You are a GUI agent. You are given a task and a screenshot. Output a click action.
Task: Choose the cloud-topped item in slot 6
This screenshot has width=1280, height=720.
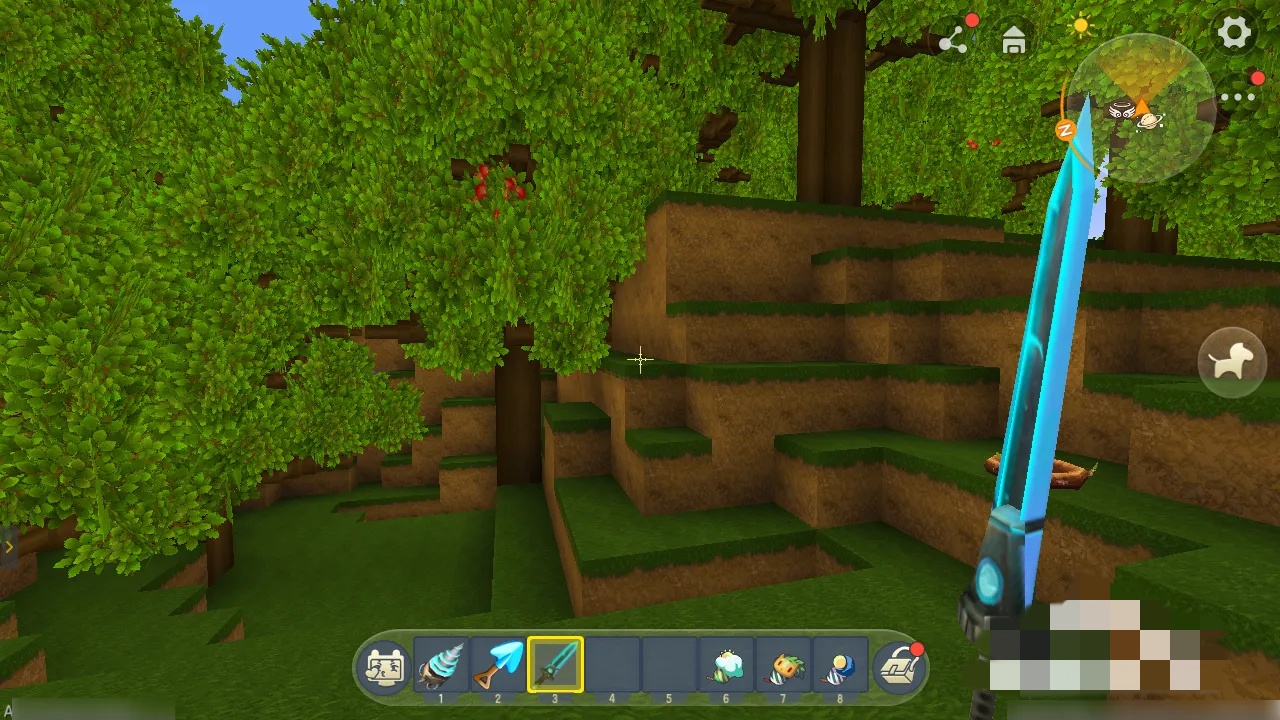(726, 664)
